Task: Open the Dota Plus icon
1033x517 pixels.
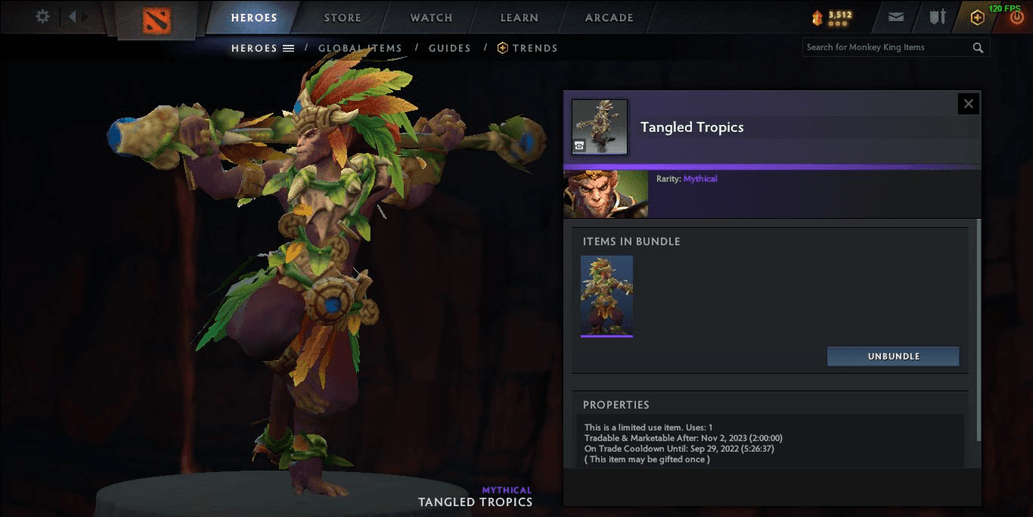Action: (x=977, y=17)
